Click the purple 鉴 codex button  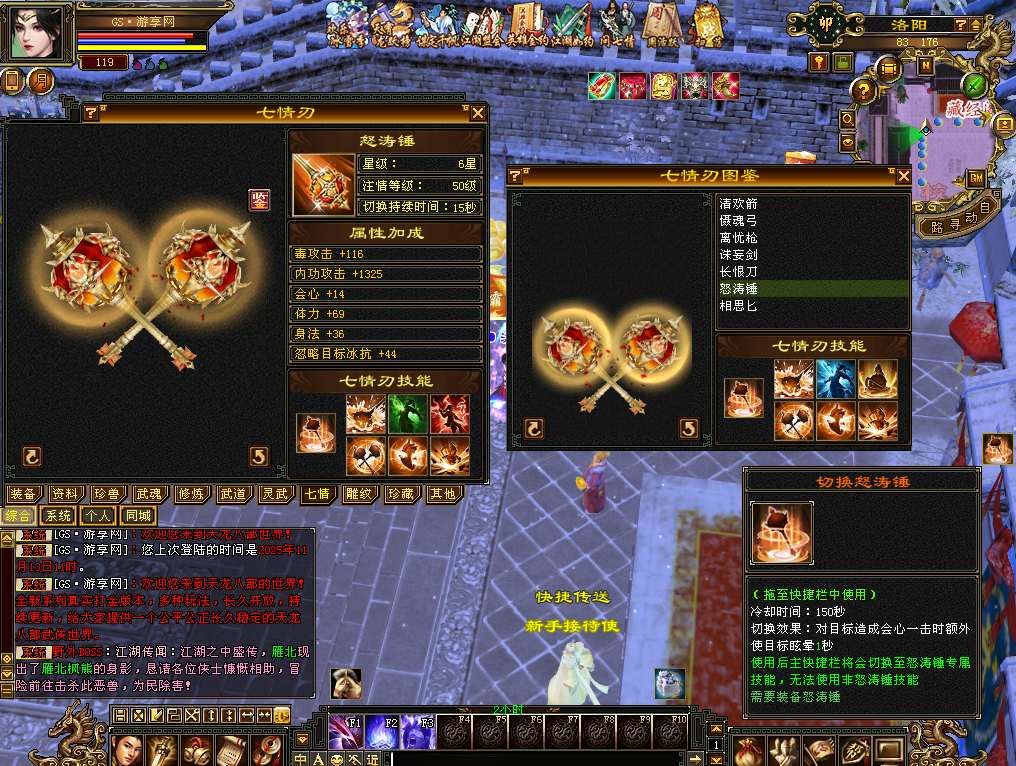(259, 200)
